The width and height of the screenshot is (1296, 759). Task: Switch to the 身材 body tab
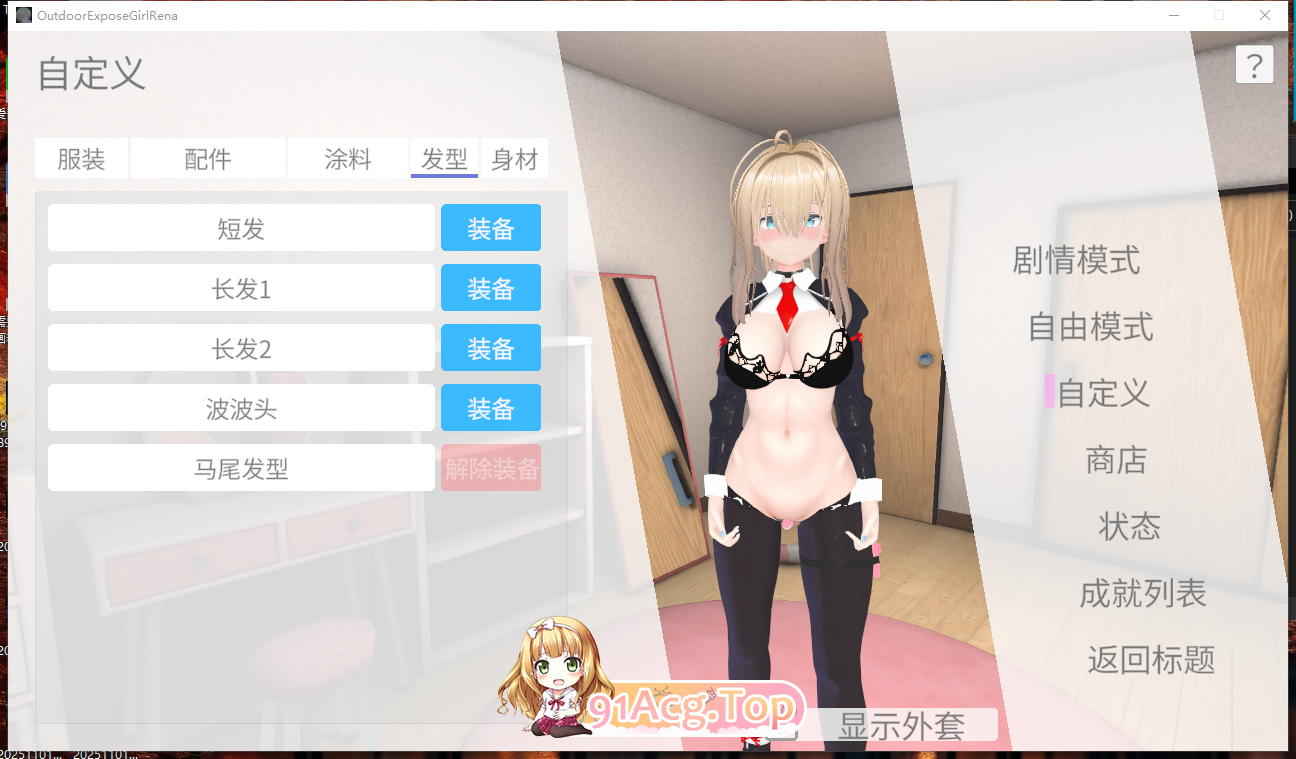tap(515, 158)
